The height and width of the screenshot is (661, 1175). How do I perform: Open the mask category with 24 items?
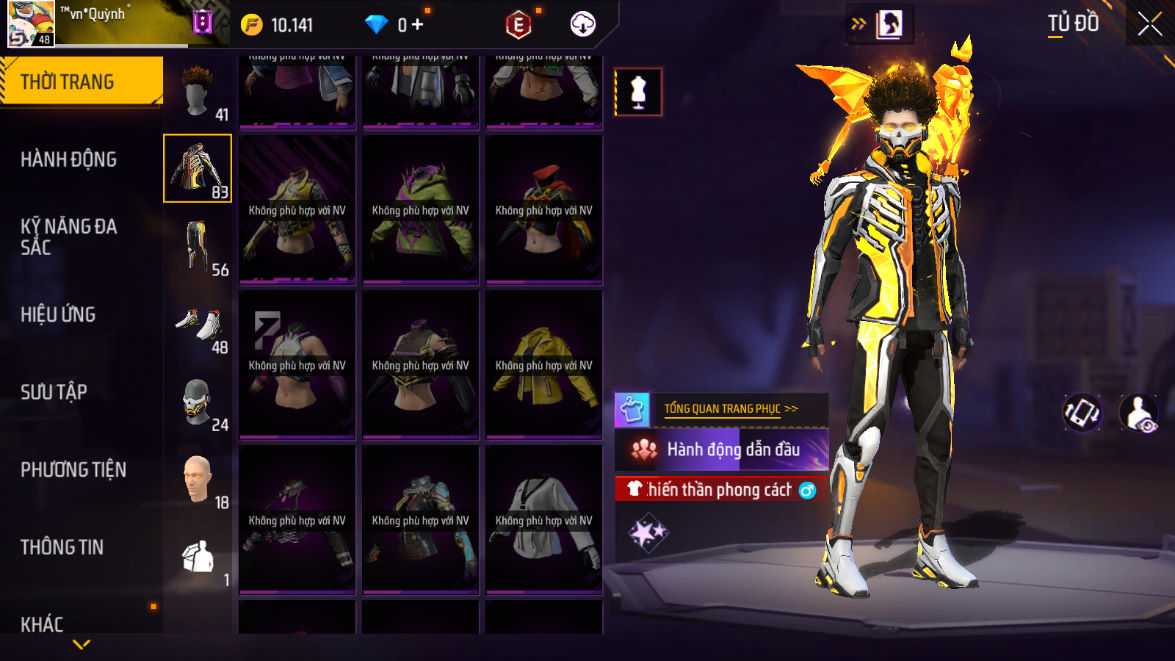click(198, 401)
